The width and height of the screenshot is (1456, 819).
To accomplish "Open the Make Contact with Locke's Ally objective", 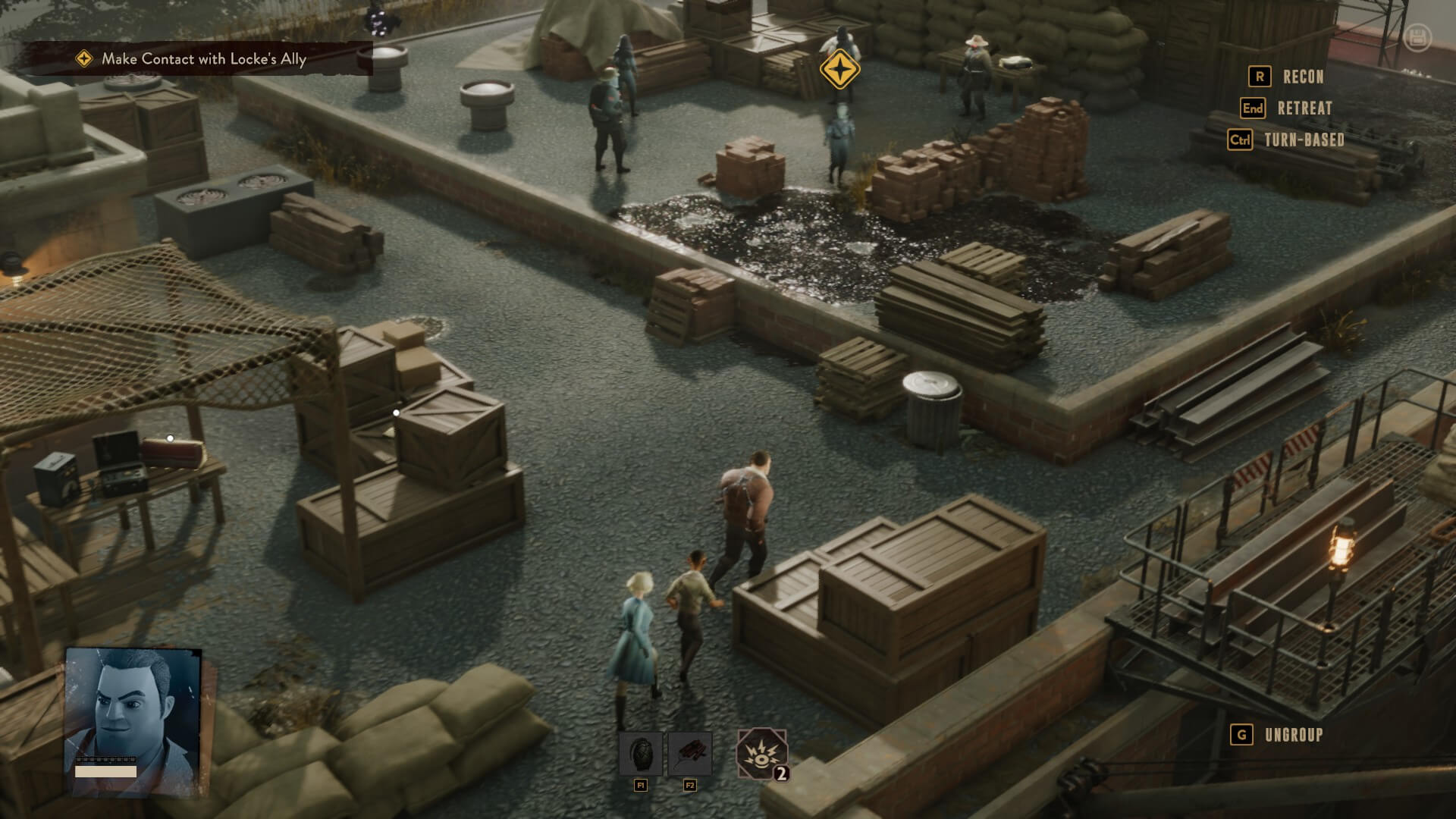I will 203,59.
